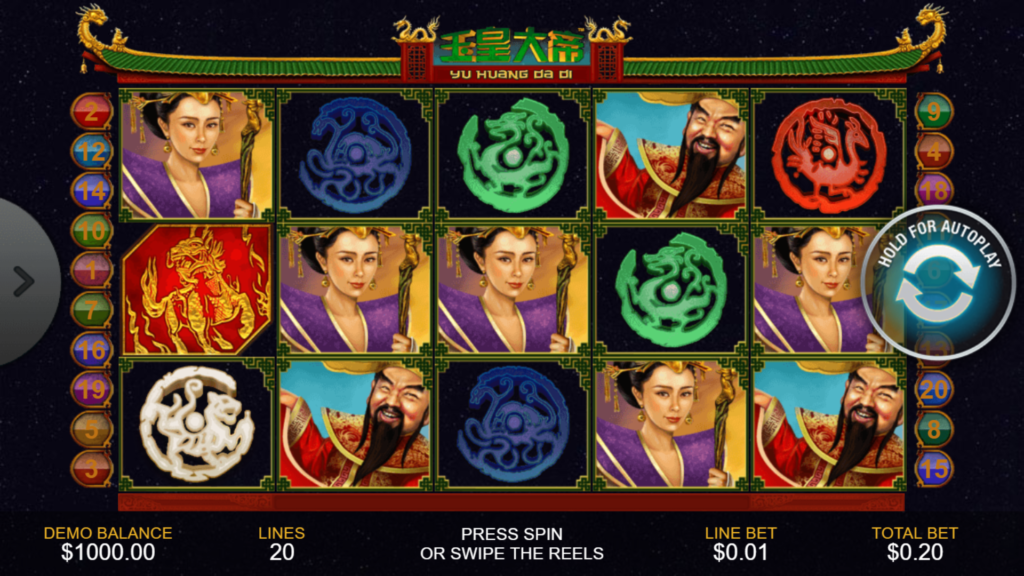Select payline 9 badge
This screenshot has width=1024, height=576.
[x=934, y=111]
